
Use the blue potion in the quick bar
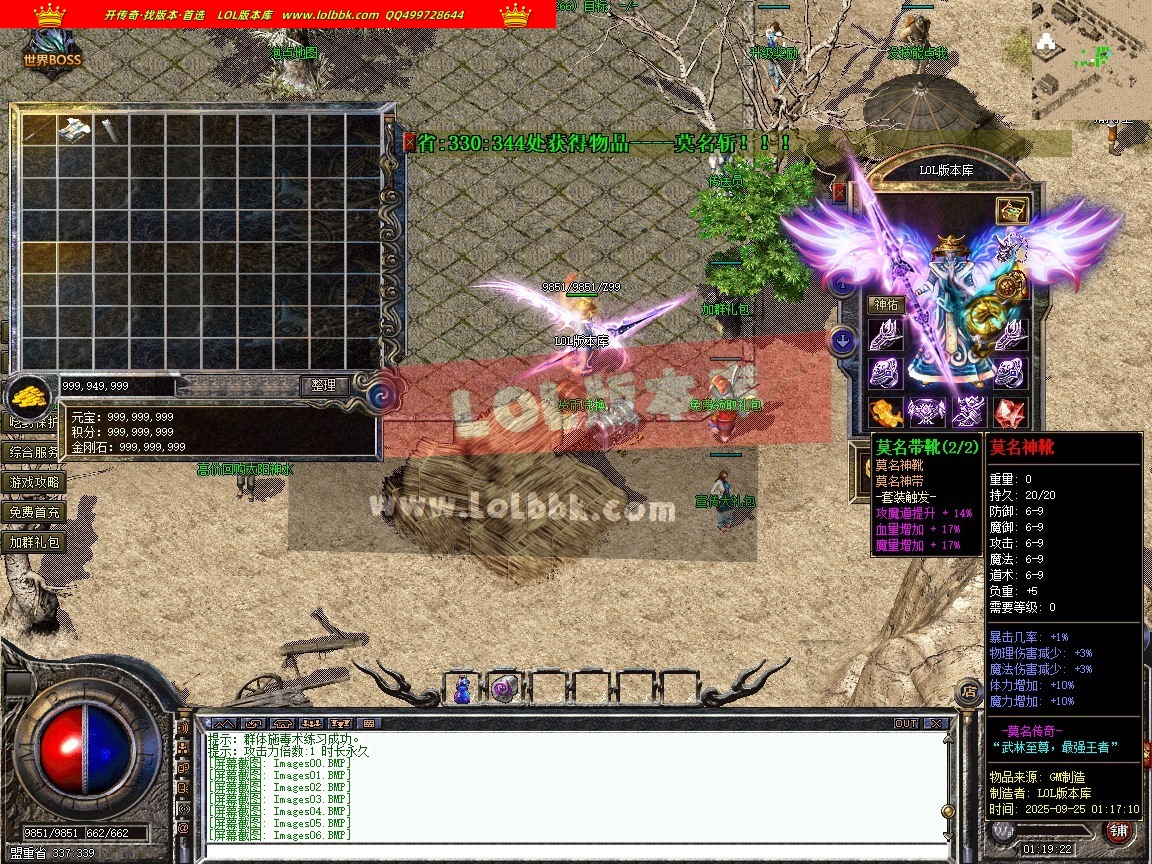pos(463,689)
